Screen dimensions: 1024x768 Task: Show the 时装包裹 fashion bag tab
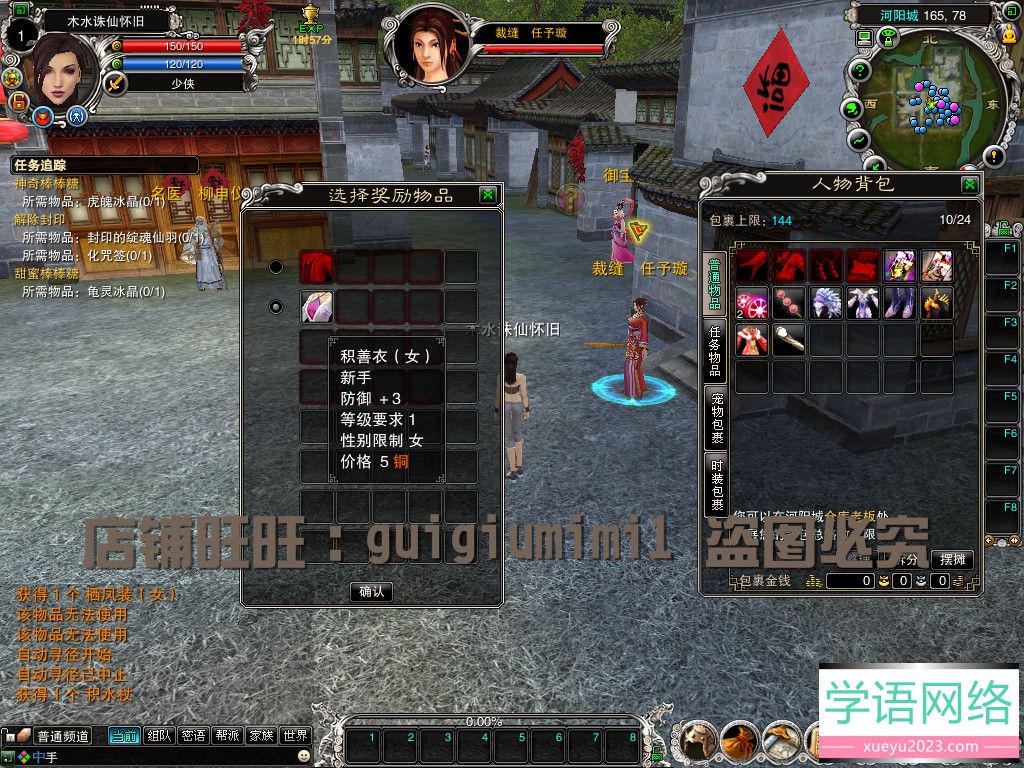[x=716, y=487]
